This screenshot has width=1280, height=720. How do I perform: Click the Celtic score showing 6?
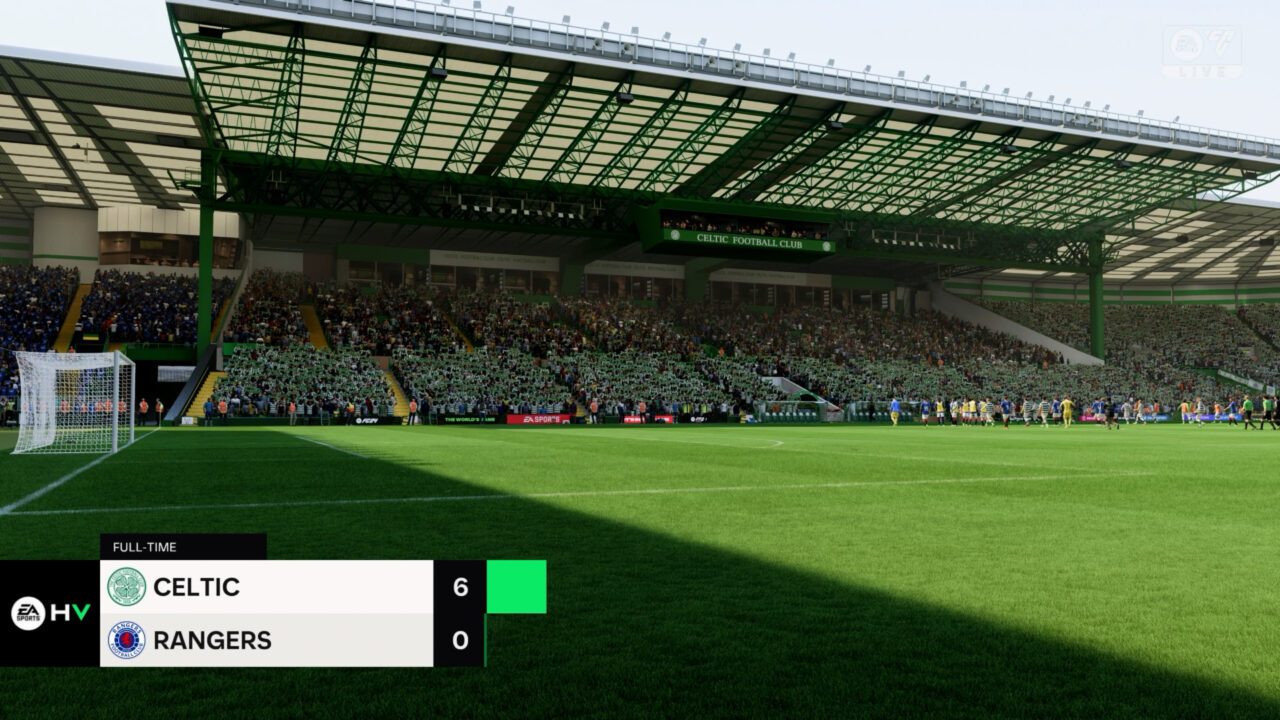[458, 588]
